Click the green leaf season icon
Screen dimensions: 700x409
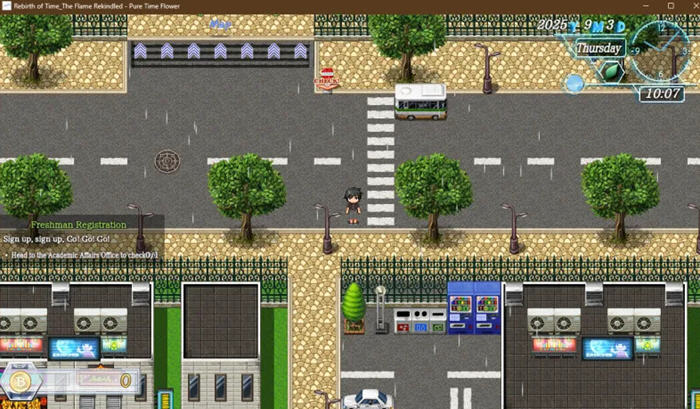609,71
